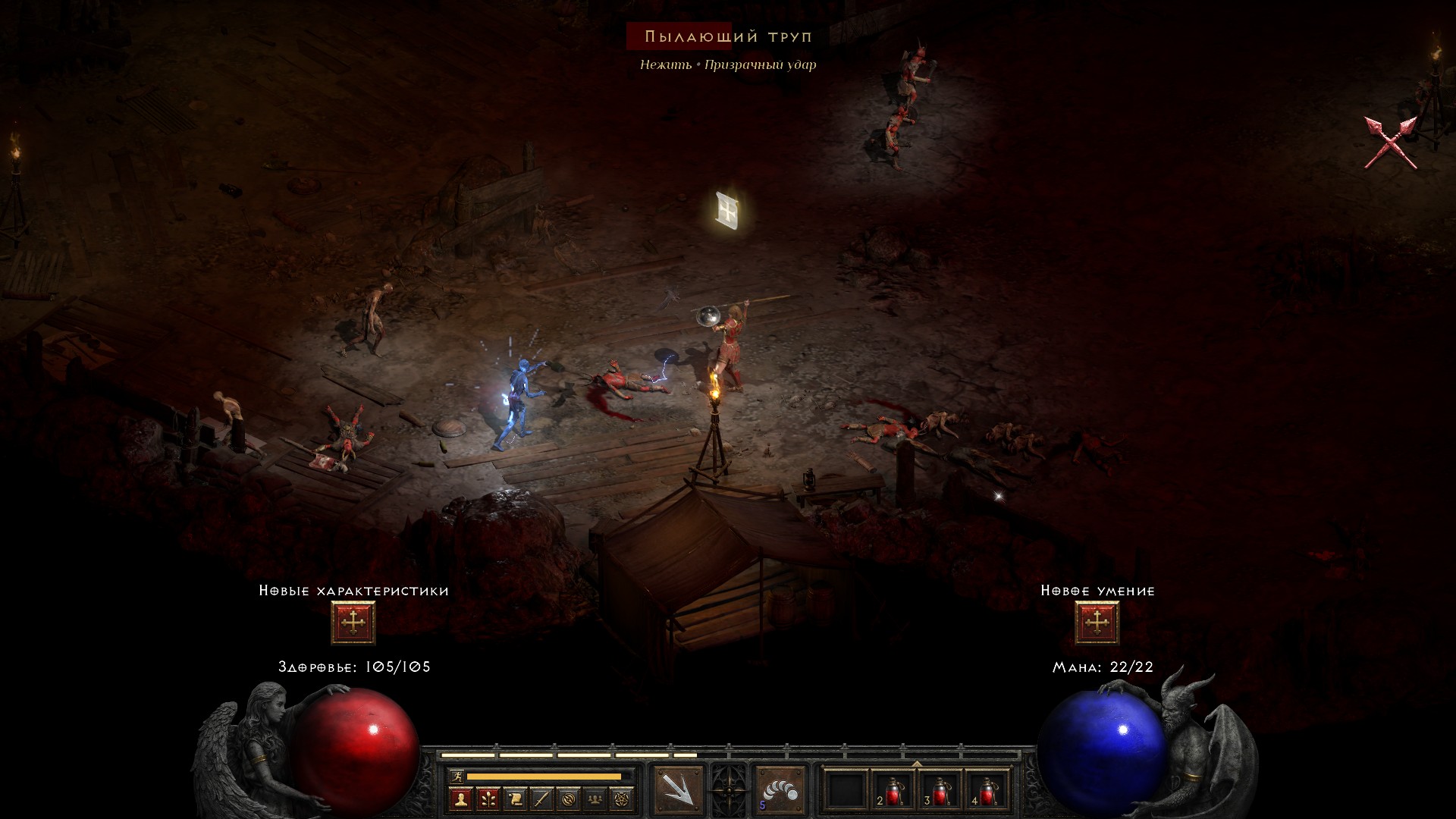This screenshot has width=1456, height=819.
Task: Select the left-click arrow attack skill
Action: [x=678, y=790]
